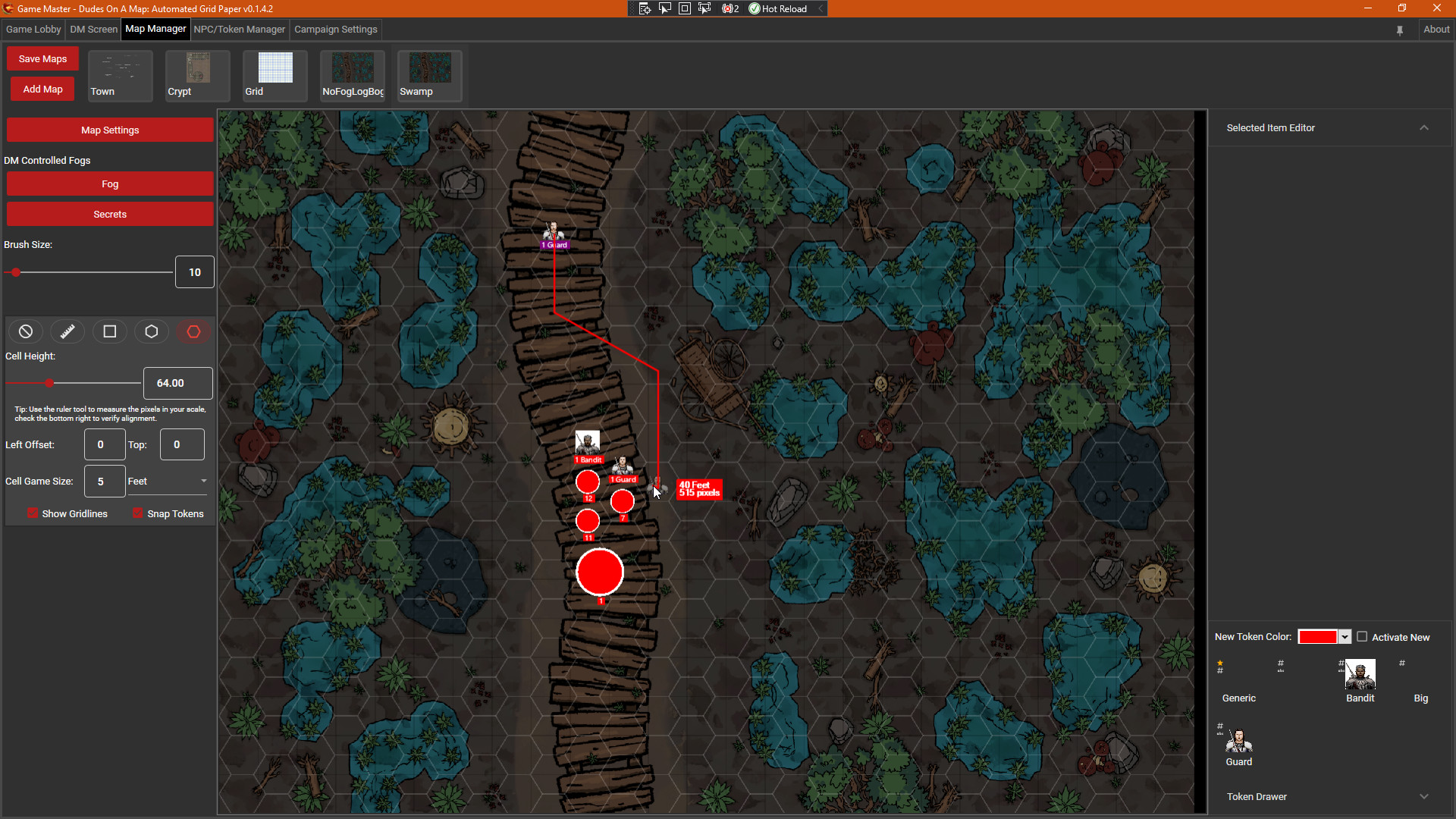Select the square grid tool
The height and width of the screenshot is (819, 1456).
tap(109, 331)
